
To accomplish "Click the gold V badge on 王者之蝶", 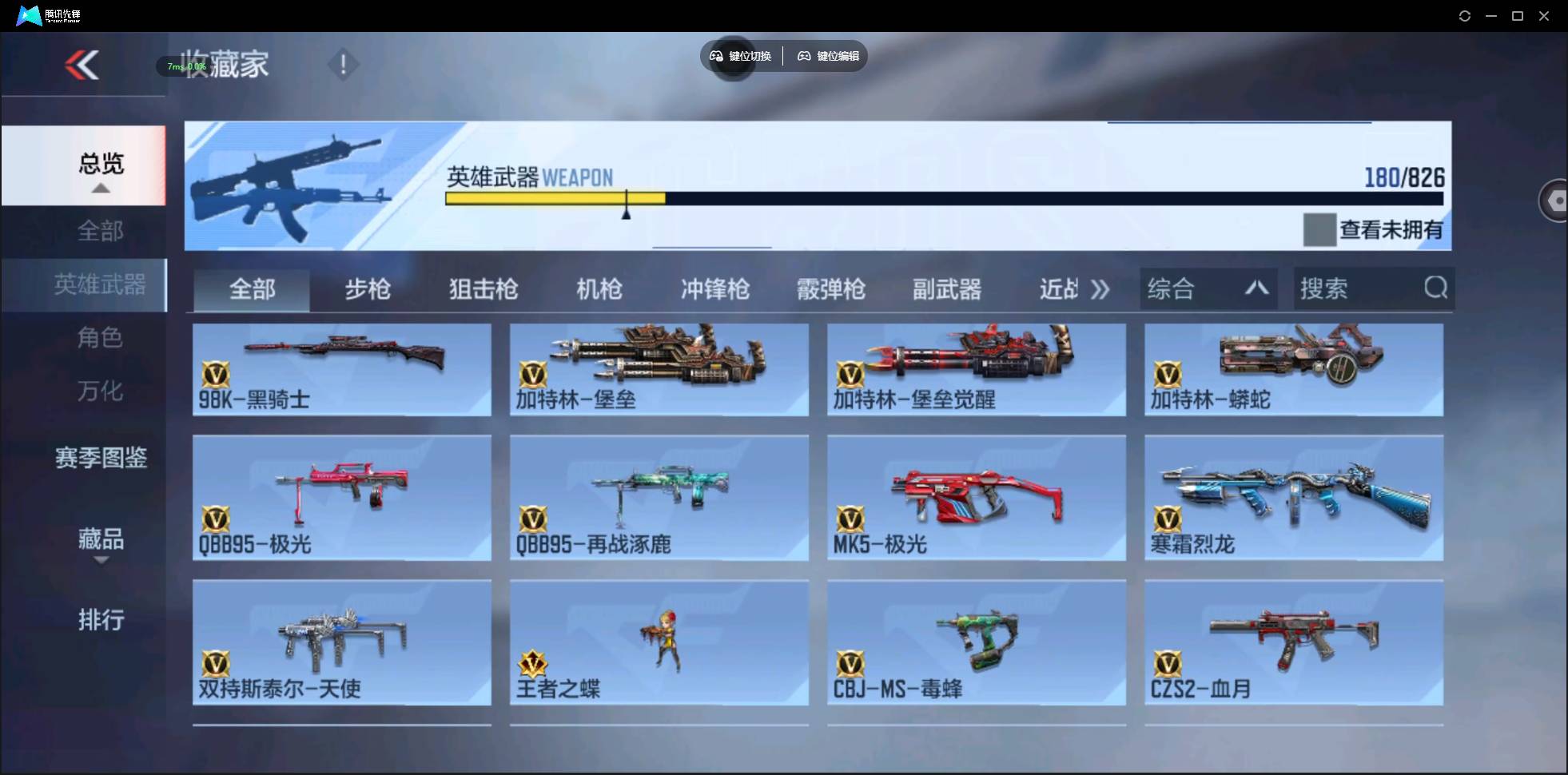I will 533,664.
